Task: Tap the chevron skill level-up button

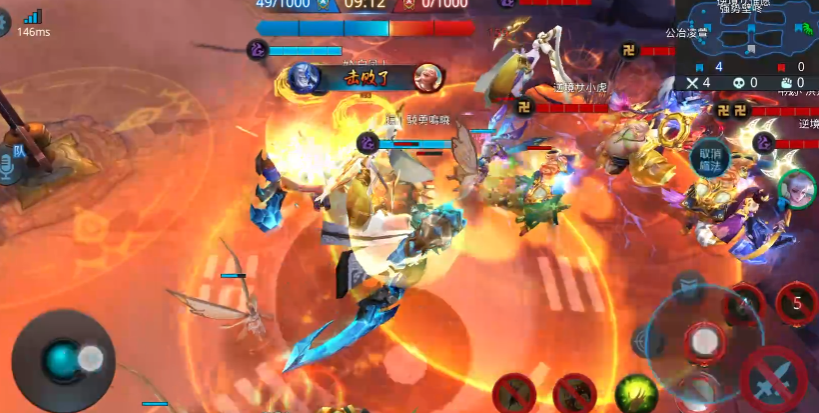Action: pos(690,287)
